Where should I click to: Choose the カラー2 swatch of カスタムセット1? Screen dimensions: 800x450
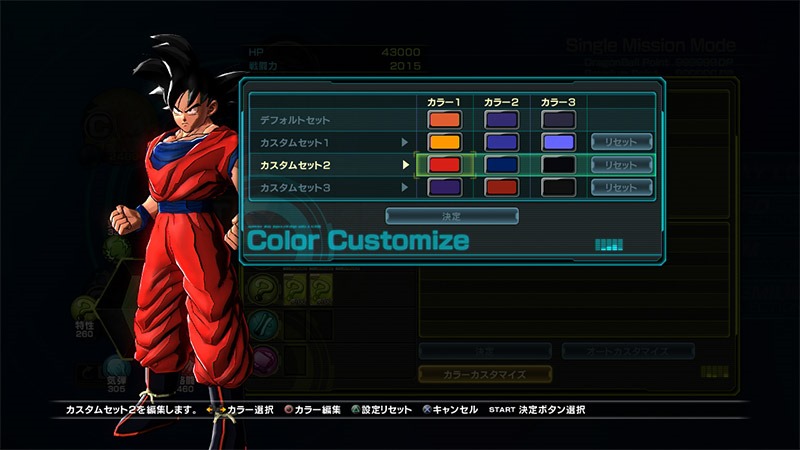[500, 142]
